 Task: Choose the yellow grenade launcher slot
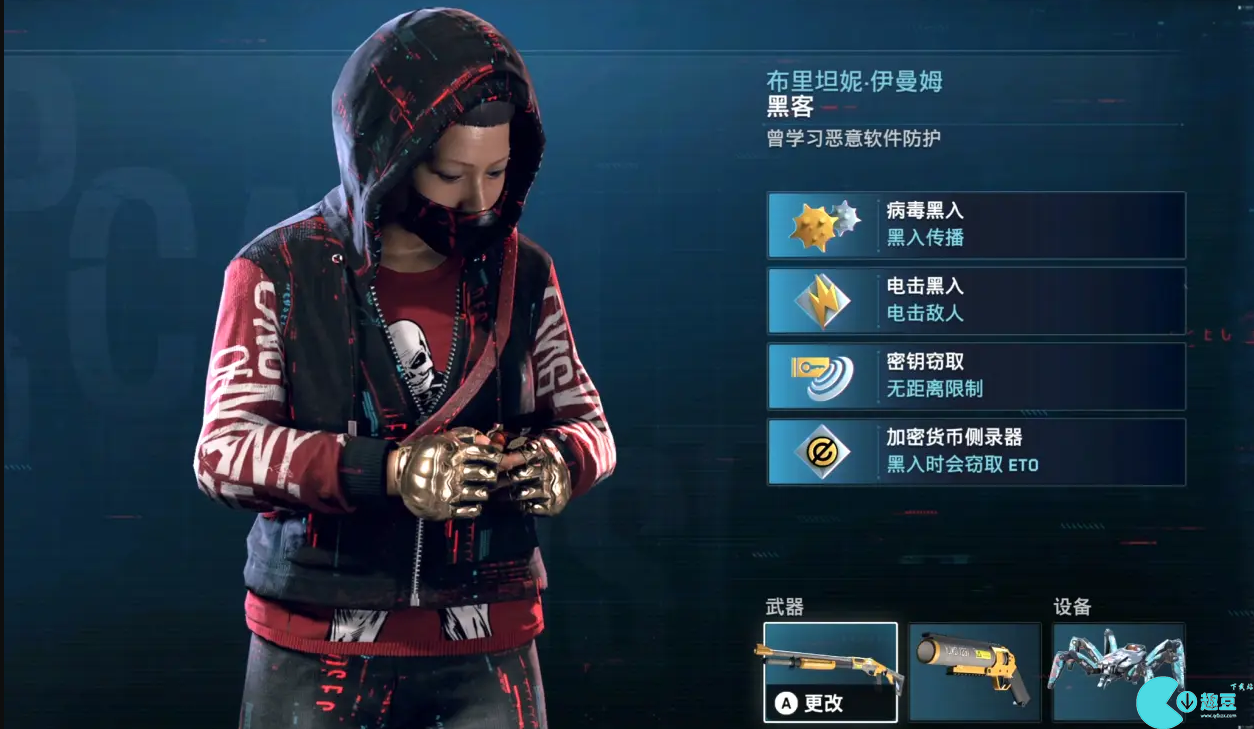coord(975,671)
